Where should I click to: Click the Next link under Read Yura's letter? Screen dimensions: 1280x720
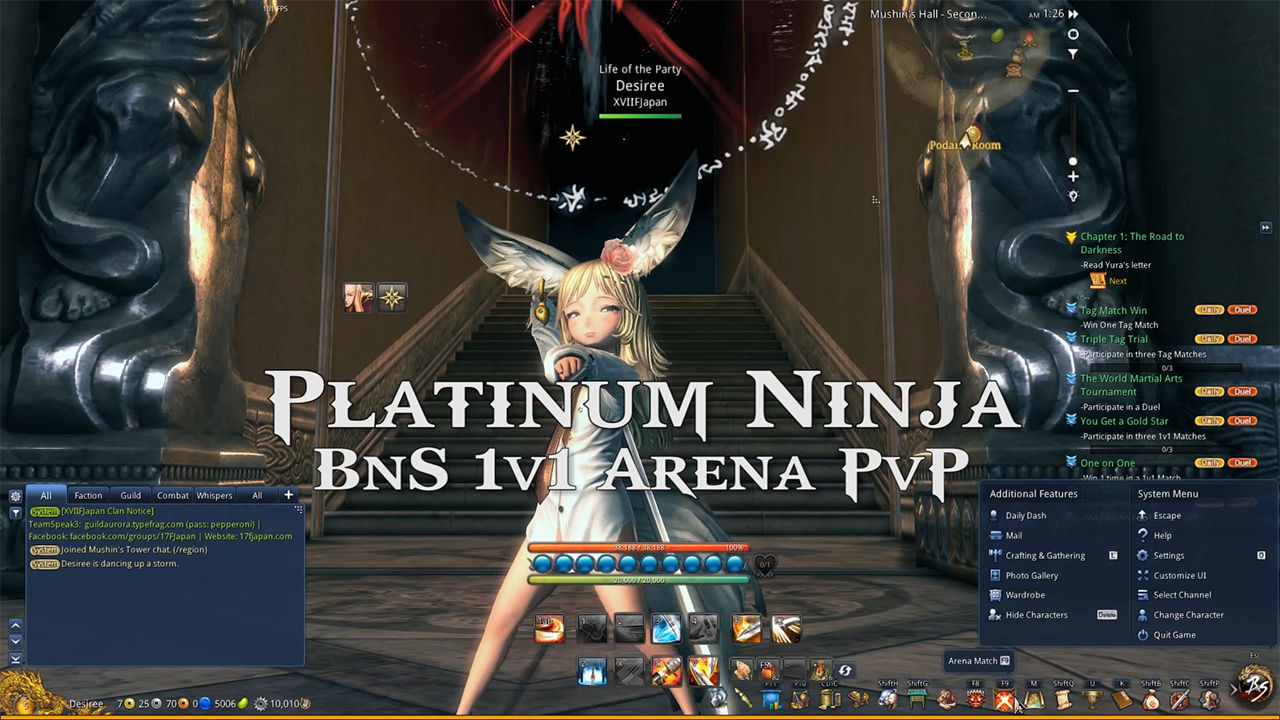tap(1118, 281)
